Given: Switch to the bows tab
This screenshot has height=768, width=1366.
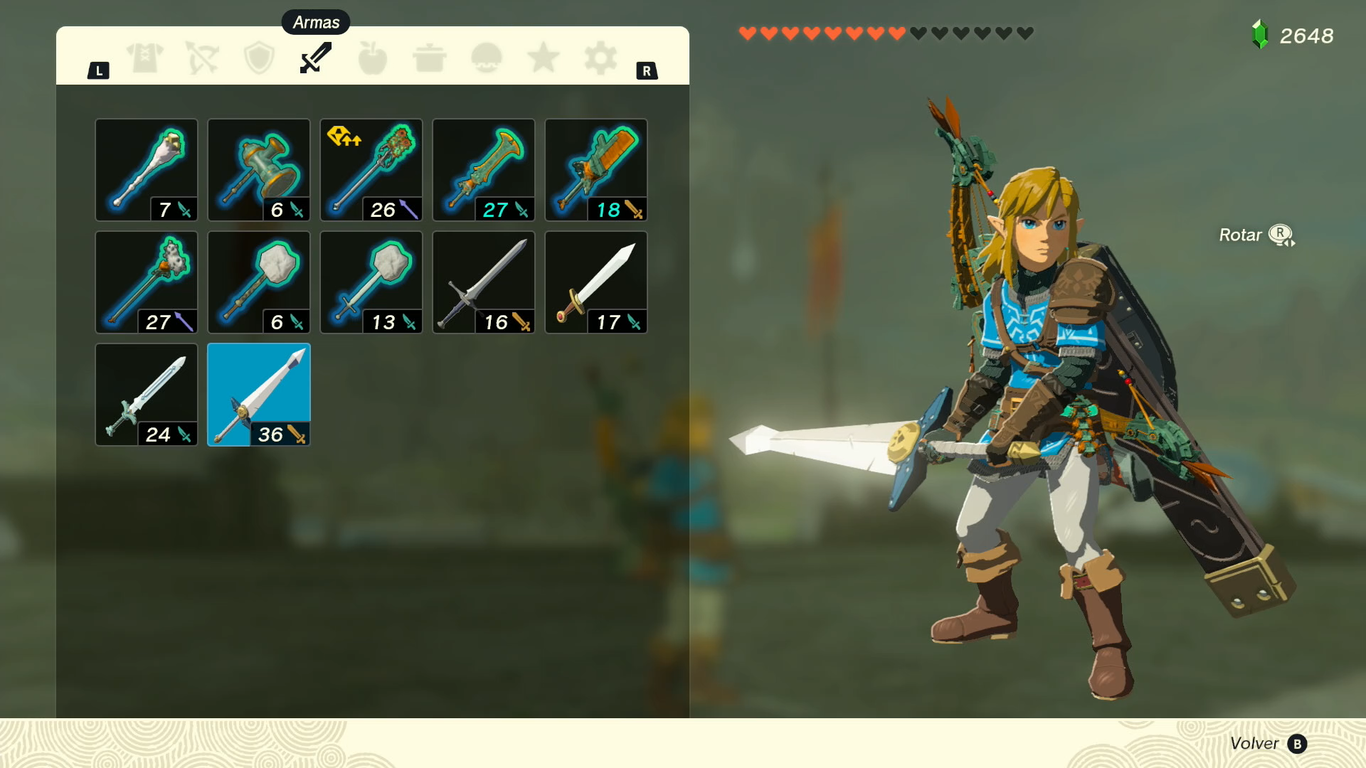Looking at the screenshot, I should 203,58.
